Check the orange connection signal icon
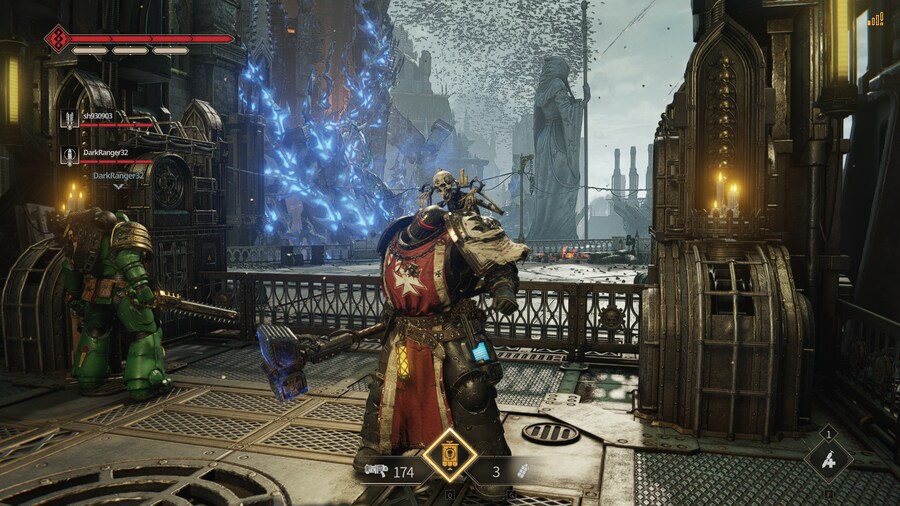 (875, 18)
